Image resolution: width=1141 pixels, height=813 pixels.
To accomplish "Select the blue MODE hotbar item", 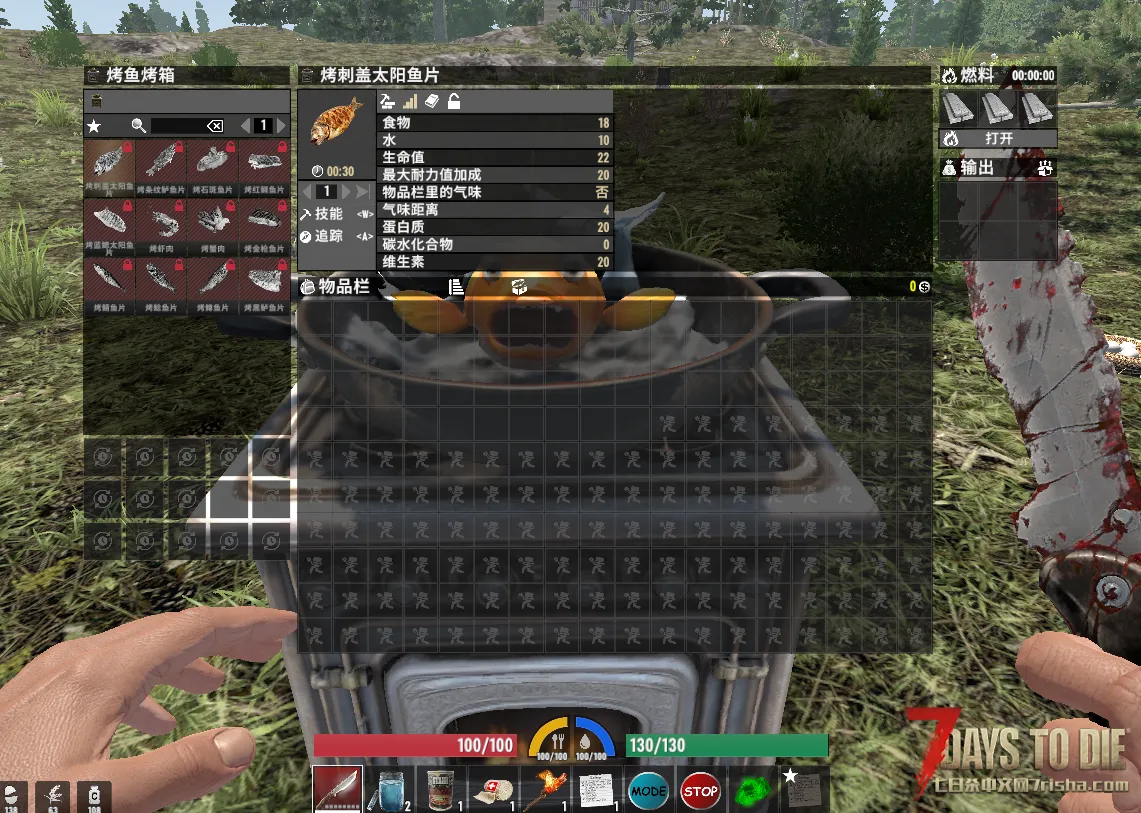I will (x=648, y=791).
